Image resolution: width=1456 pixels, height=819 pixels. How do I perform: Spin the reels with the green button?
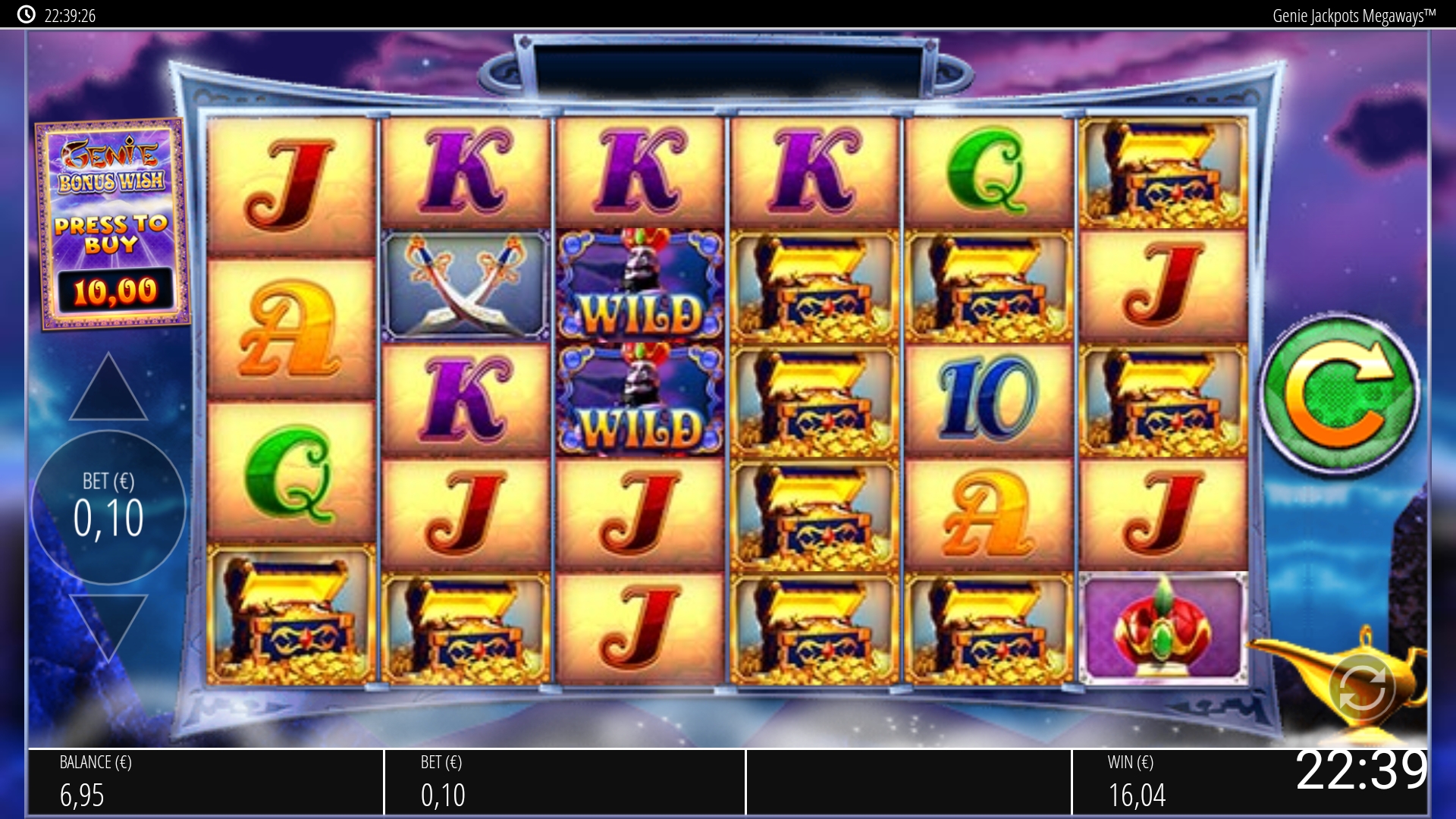click(x=1339, y=395)
